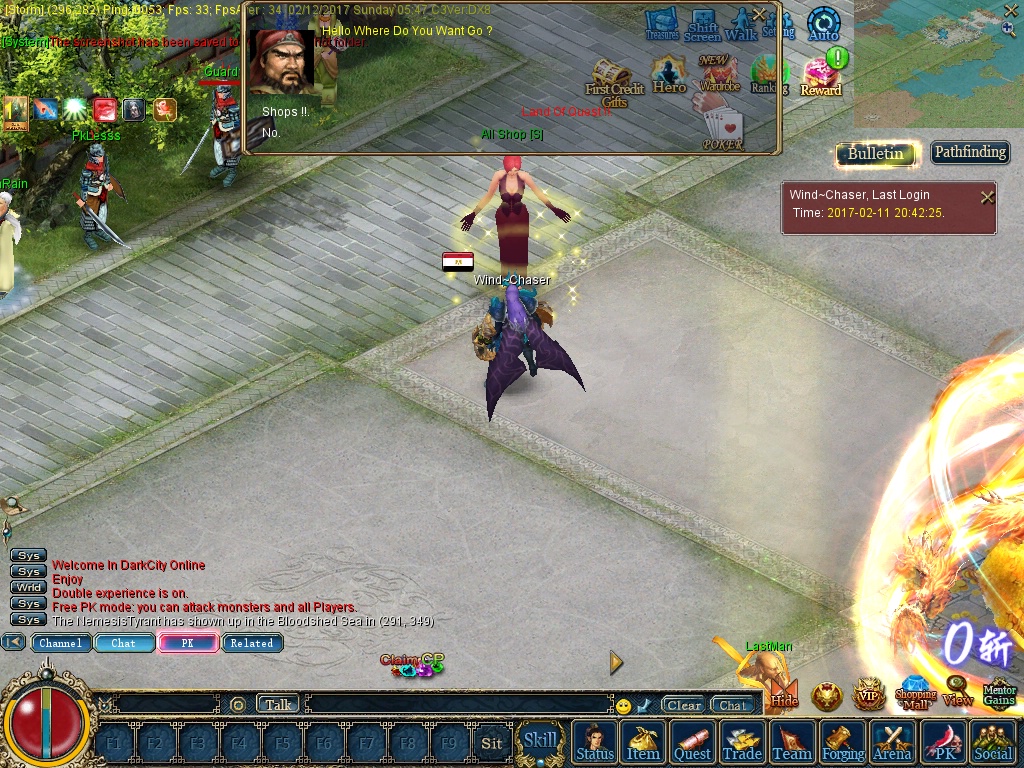Claim the Reward gift icon
This screenshot has width=1024, height=768.
click(821, 76)
